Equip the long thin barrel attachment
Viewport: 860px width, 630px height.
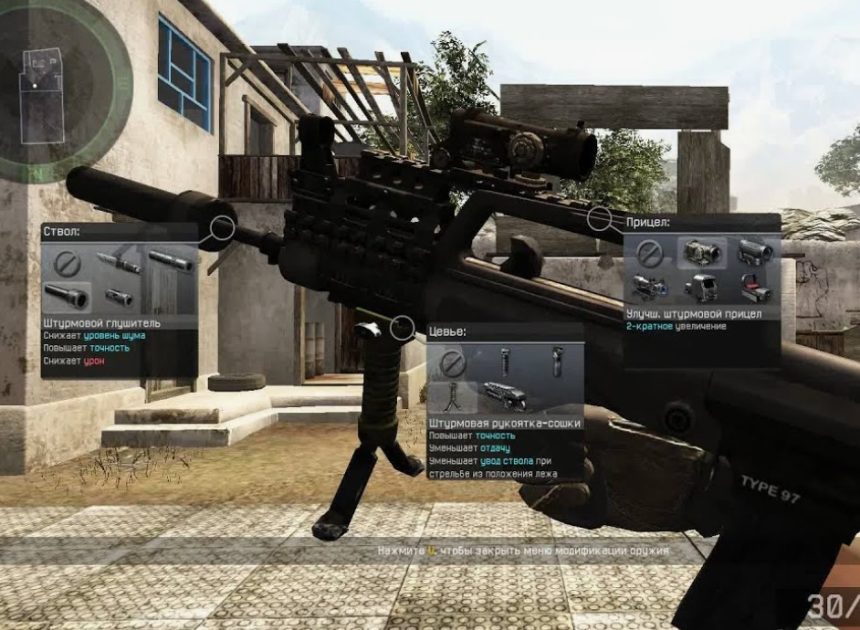pyautogui.click(x=119, y=263)
